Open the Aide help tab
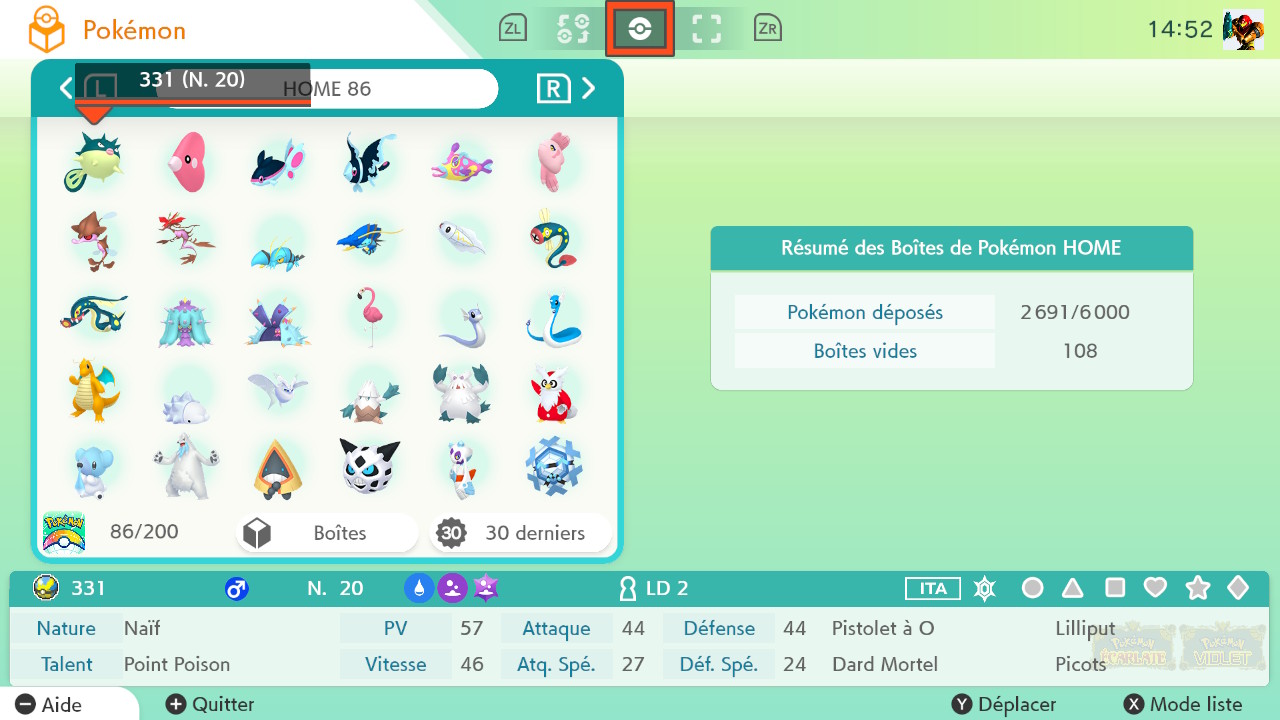The image size is (1280, 720). [50, 704]
